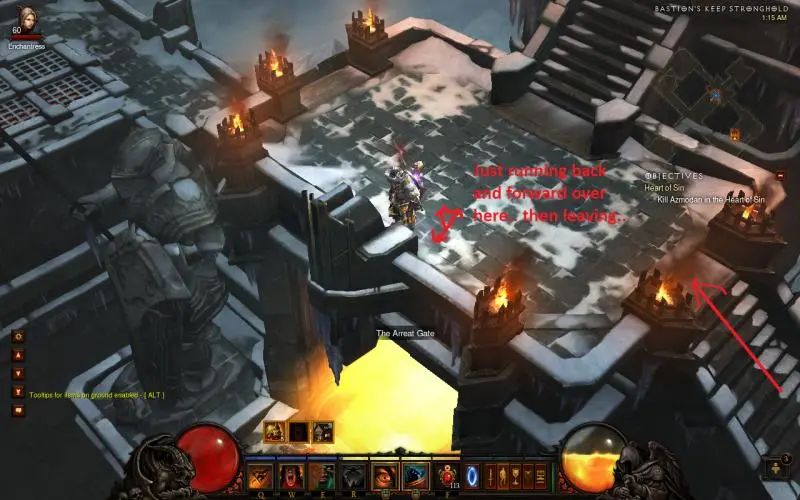Use the health potion slot showing 113
800x500 pixels.
449,476
